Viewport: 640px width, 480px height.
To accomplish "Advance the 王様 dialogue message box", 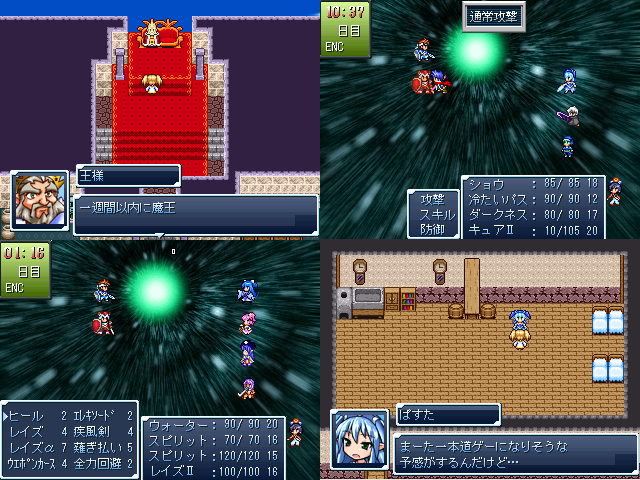I will click(x=195, y=214).
